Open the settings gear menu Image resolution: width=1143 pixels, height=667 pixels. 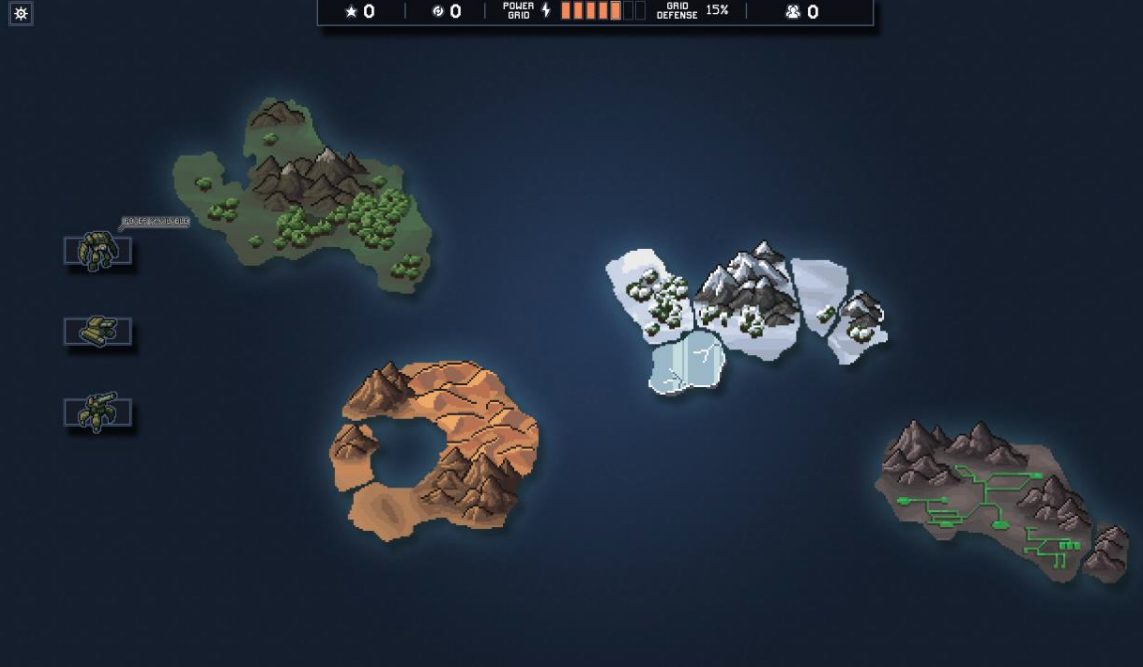click(x=21, y=13)
